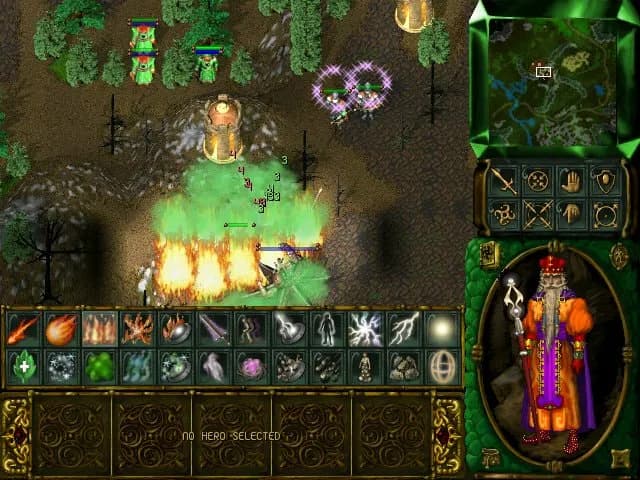
Task: Activate the pointing hand command
Action: 570,213
